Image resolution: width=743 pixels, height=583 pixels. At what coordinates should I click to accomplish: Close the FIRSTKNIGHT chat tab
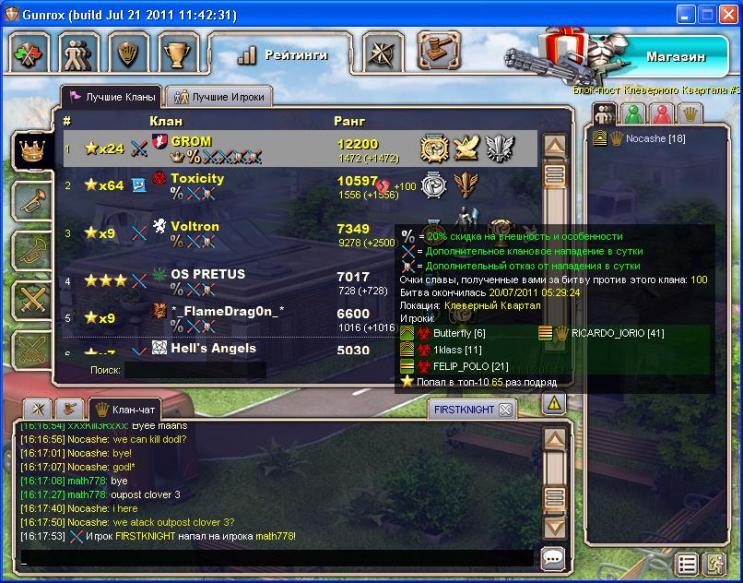coord(506,409)
